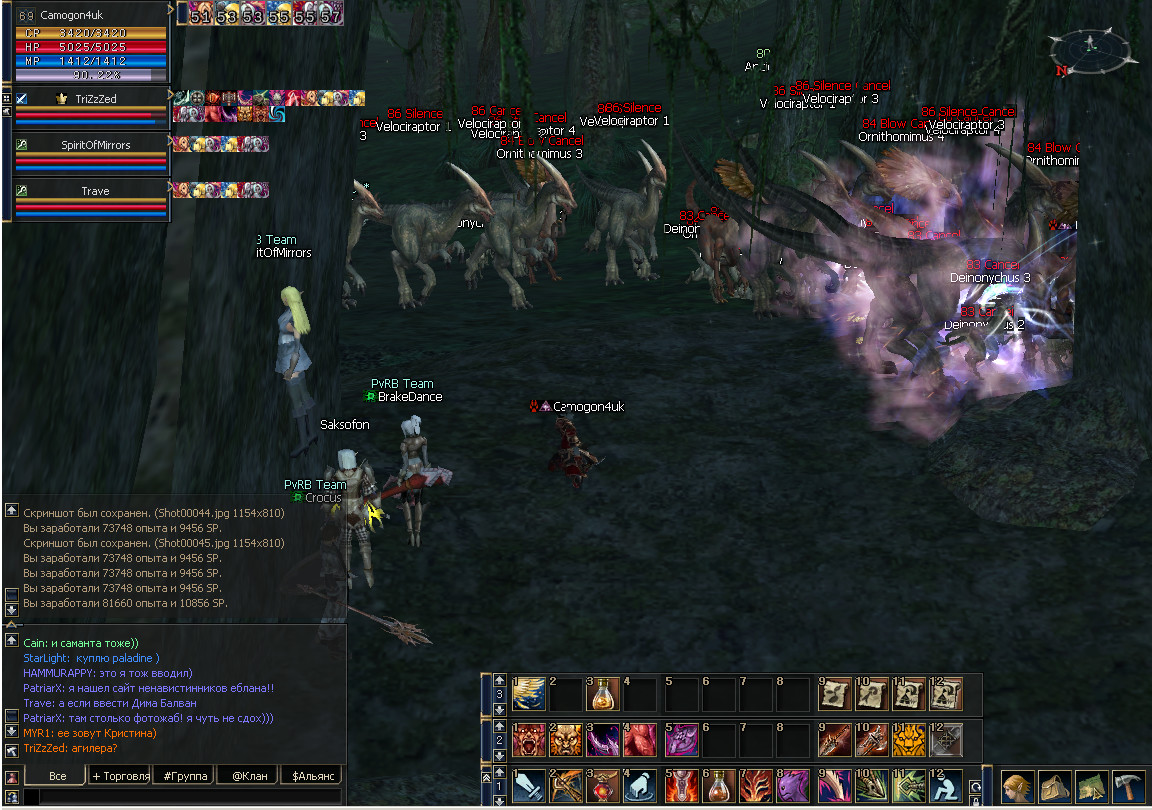Switch to the Все chat tab

click(57, 776)
